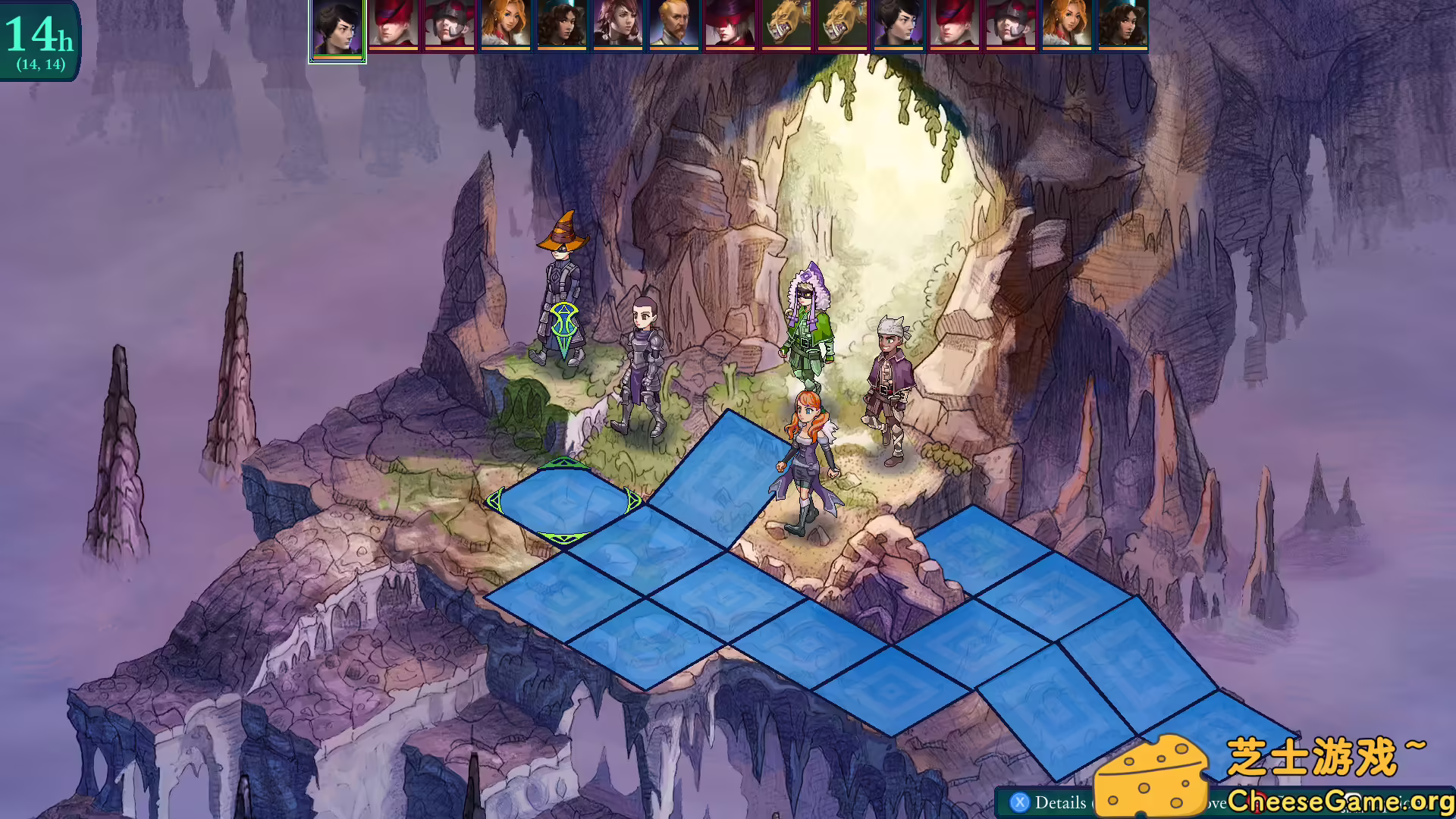Select the blond bearded man portrait
The image size is (1456, 819).
pos(673,24)
